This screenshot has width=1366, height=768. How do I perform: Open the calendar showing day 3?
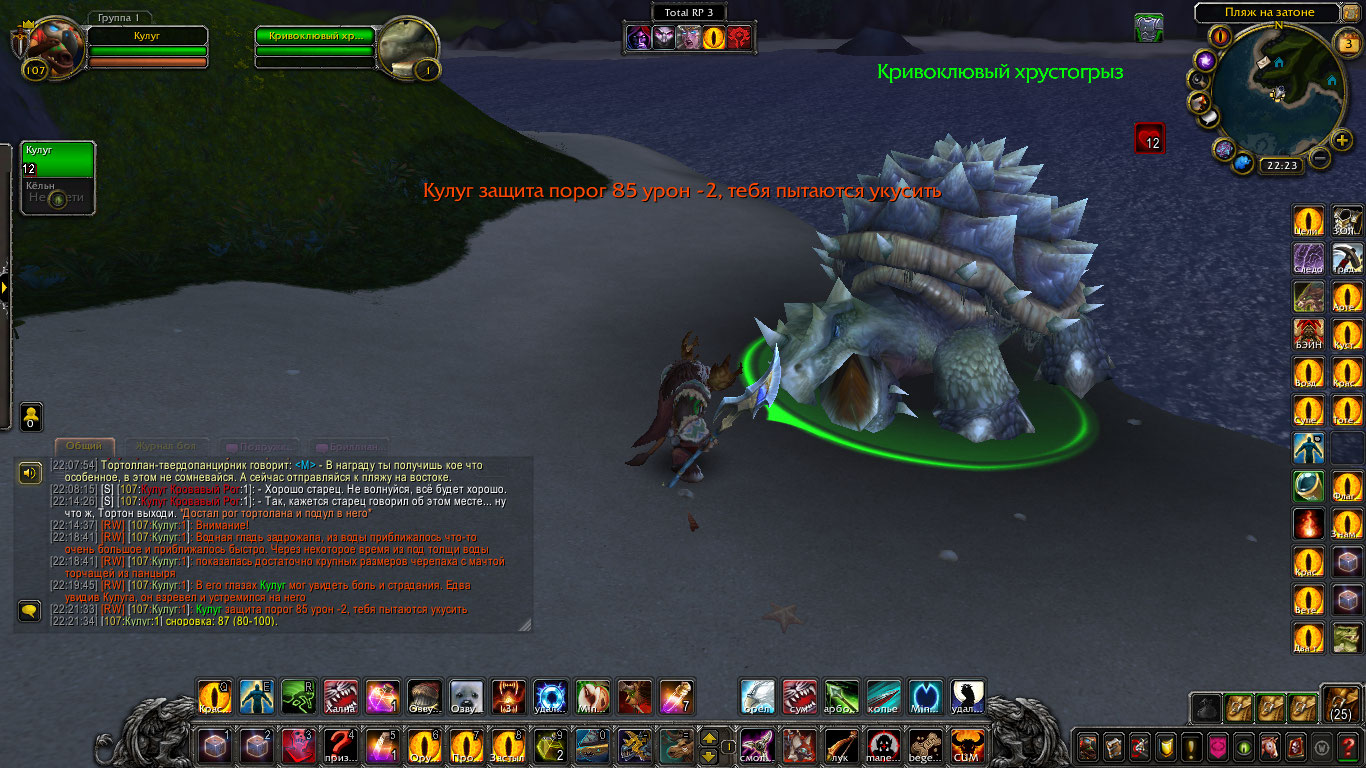pyautogui.click(x=1347, y=43)
